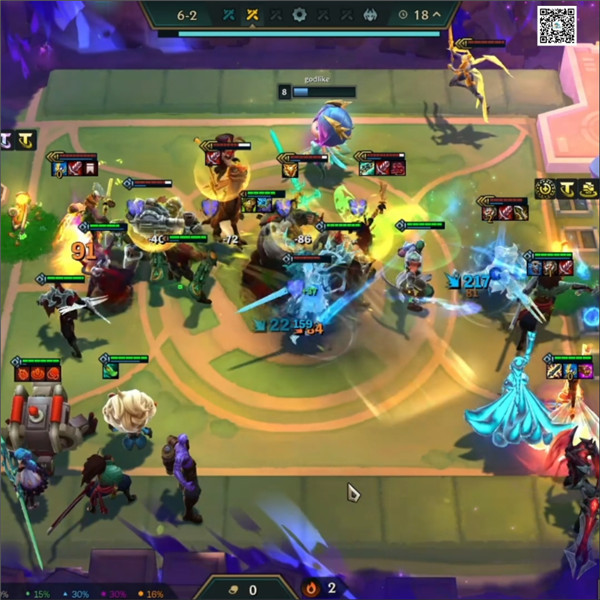Inspect the gold T augment beside the cog icon

click(x=566, y=188)
